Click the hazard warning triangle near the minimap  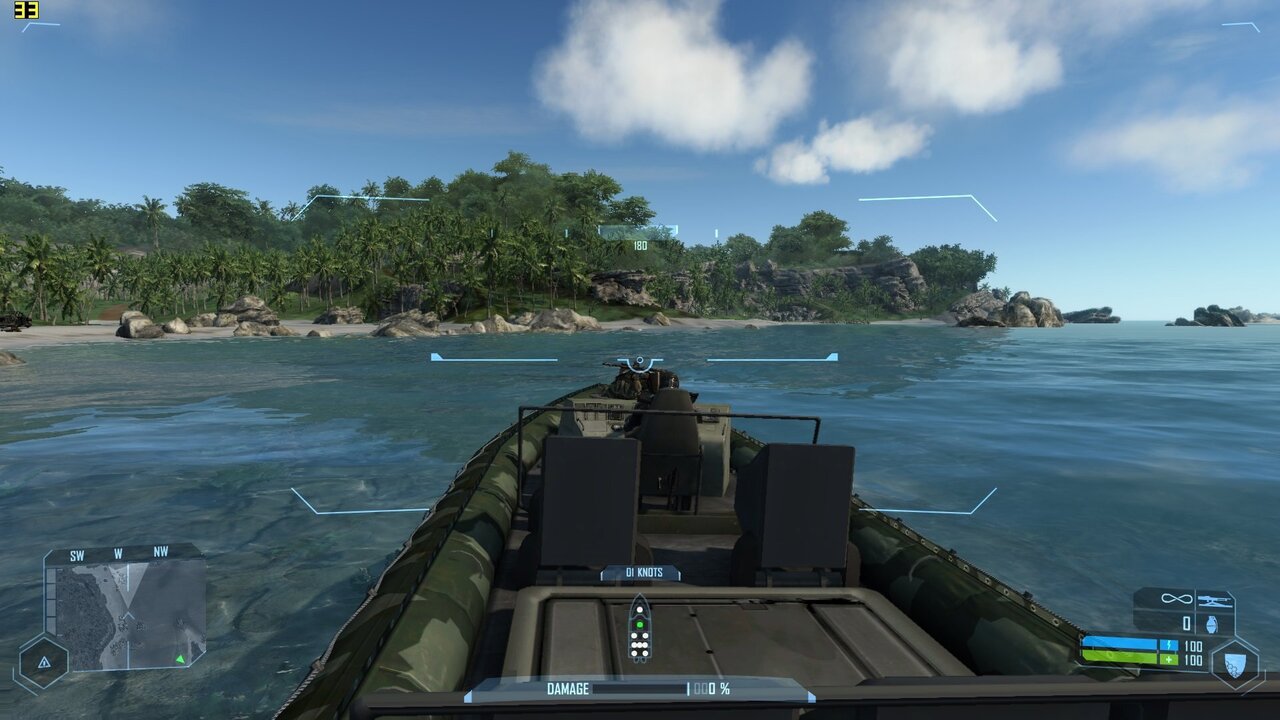(x=45, y=662)
